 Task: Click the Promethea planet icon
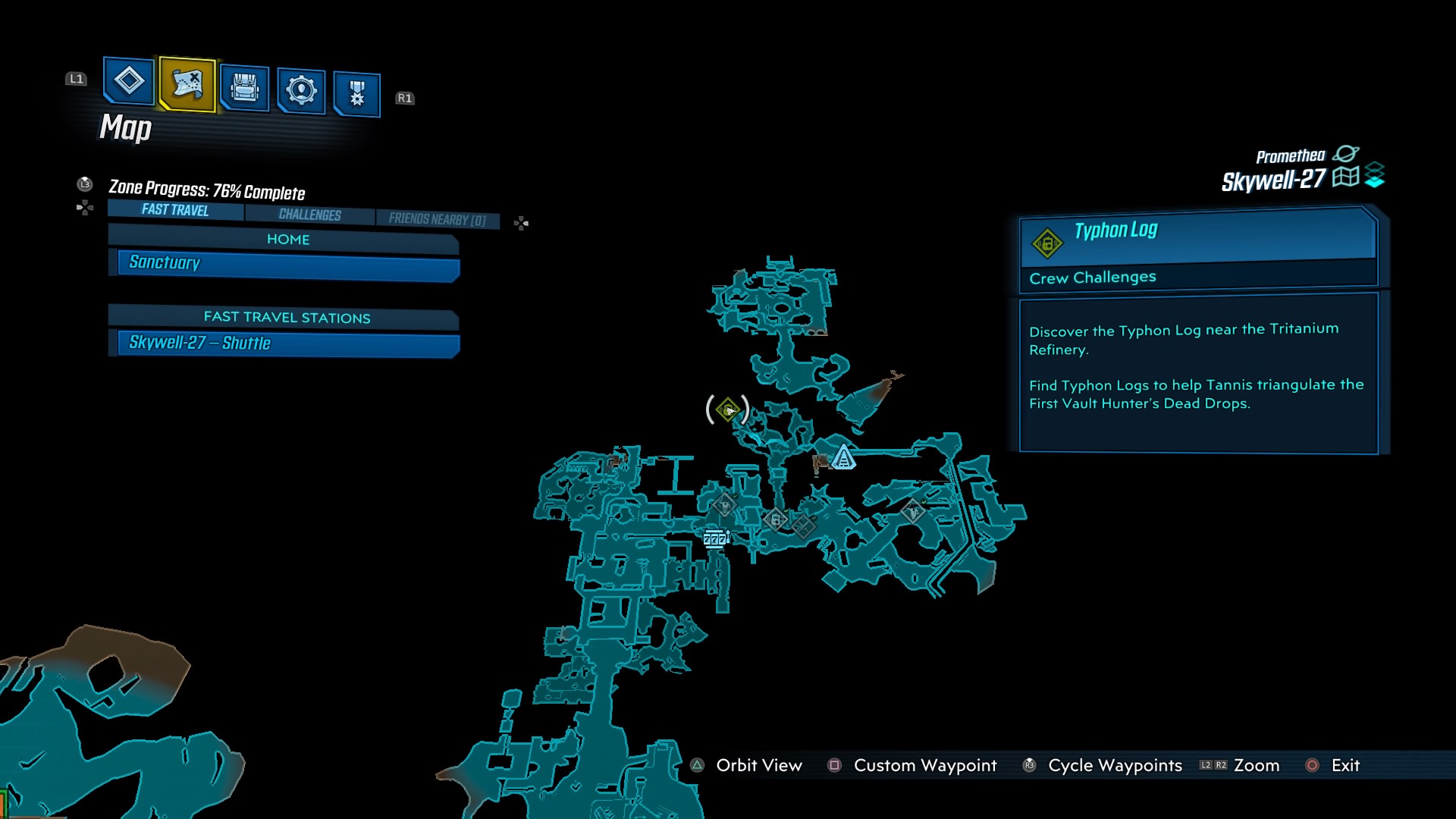click(x=1348, y=154)
